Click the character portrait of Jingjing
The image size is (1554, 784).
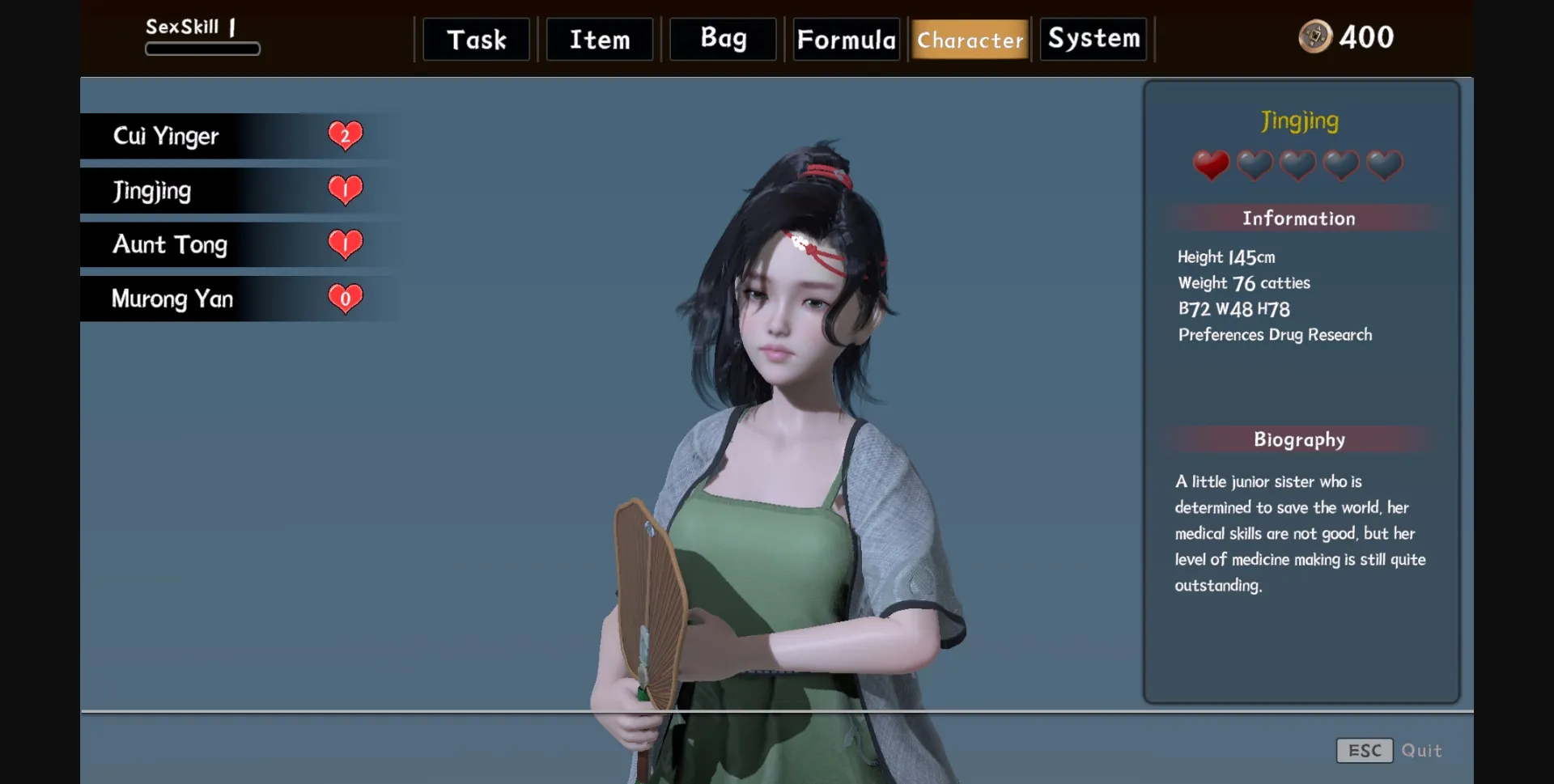777,405
